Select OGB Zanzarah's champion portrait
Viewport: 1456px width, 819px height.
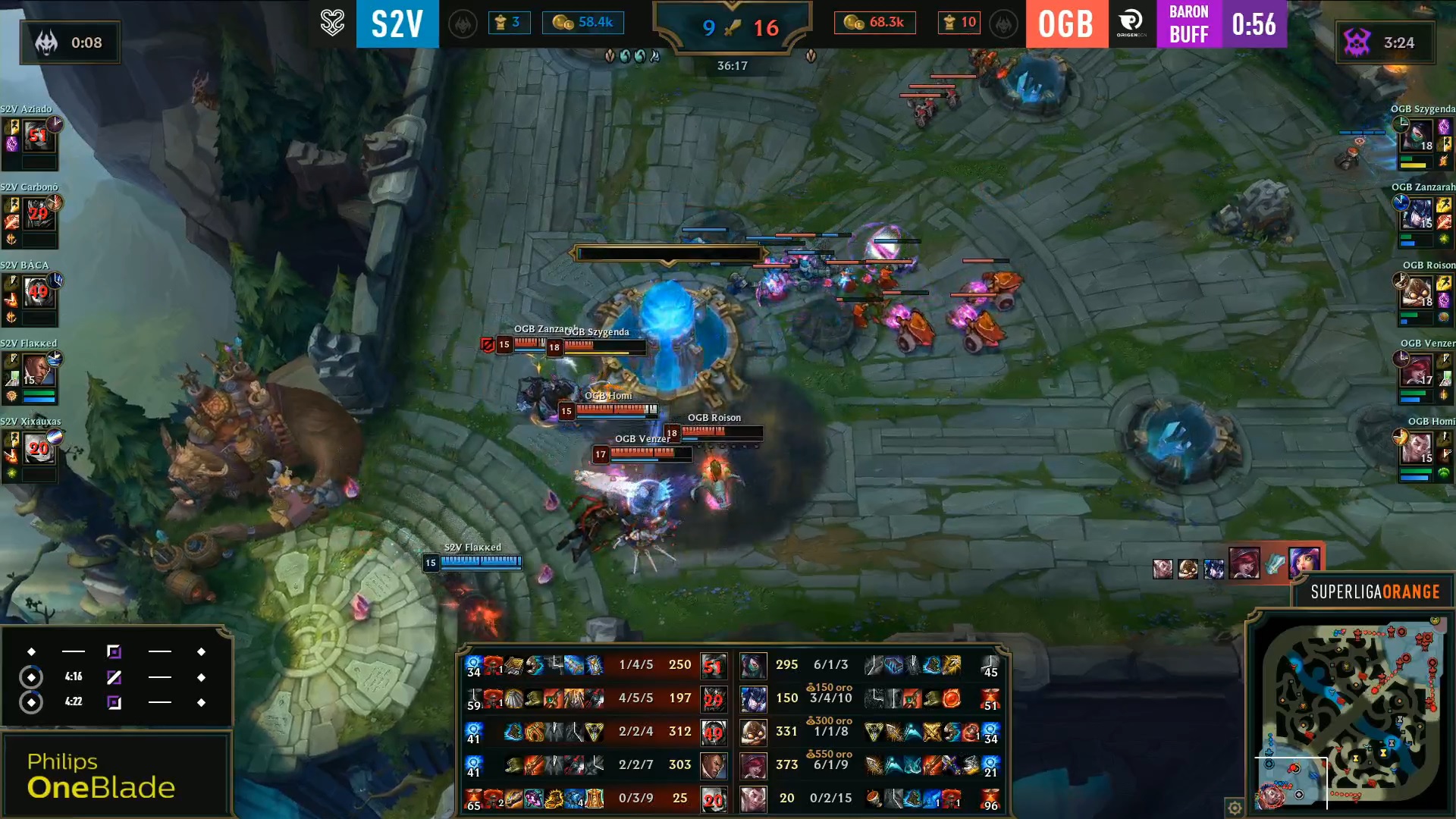(1417, 215)
